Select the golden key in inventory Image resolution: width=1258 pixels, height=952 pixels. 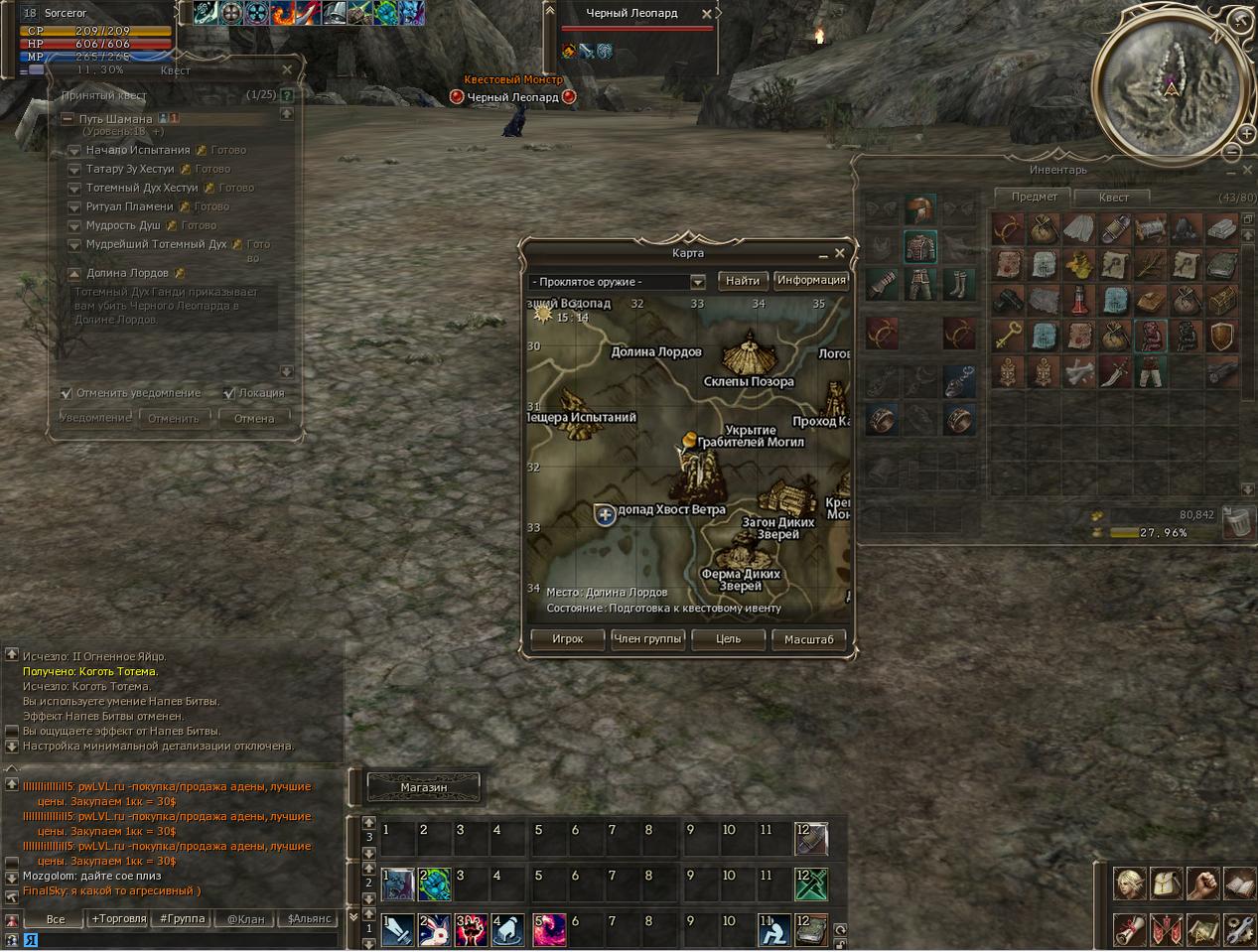(1008, 337)
